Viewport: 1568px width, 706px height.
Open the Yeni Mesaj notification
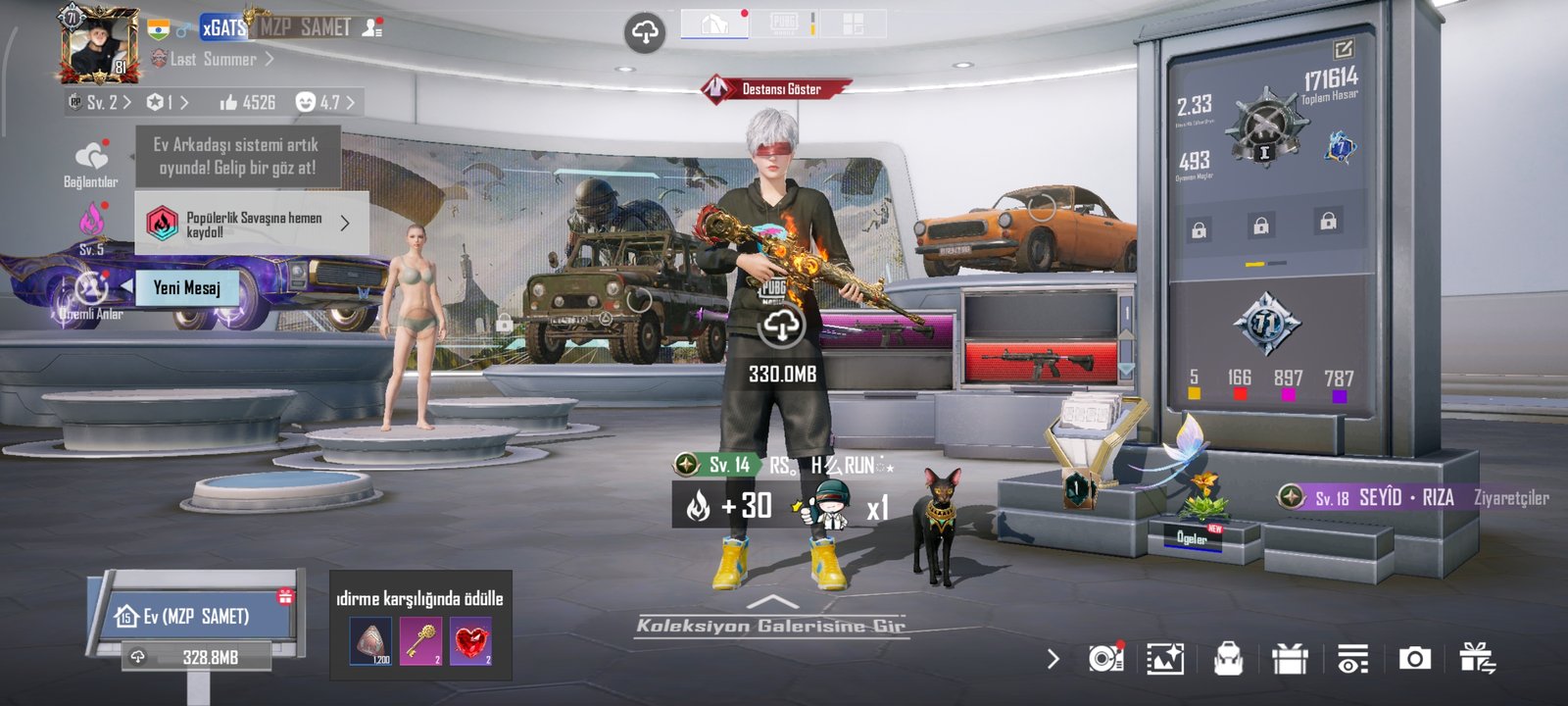click(186, 287)
